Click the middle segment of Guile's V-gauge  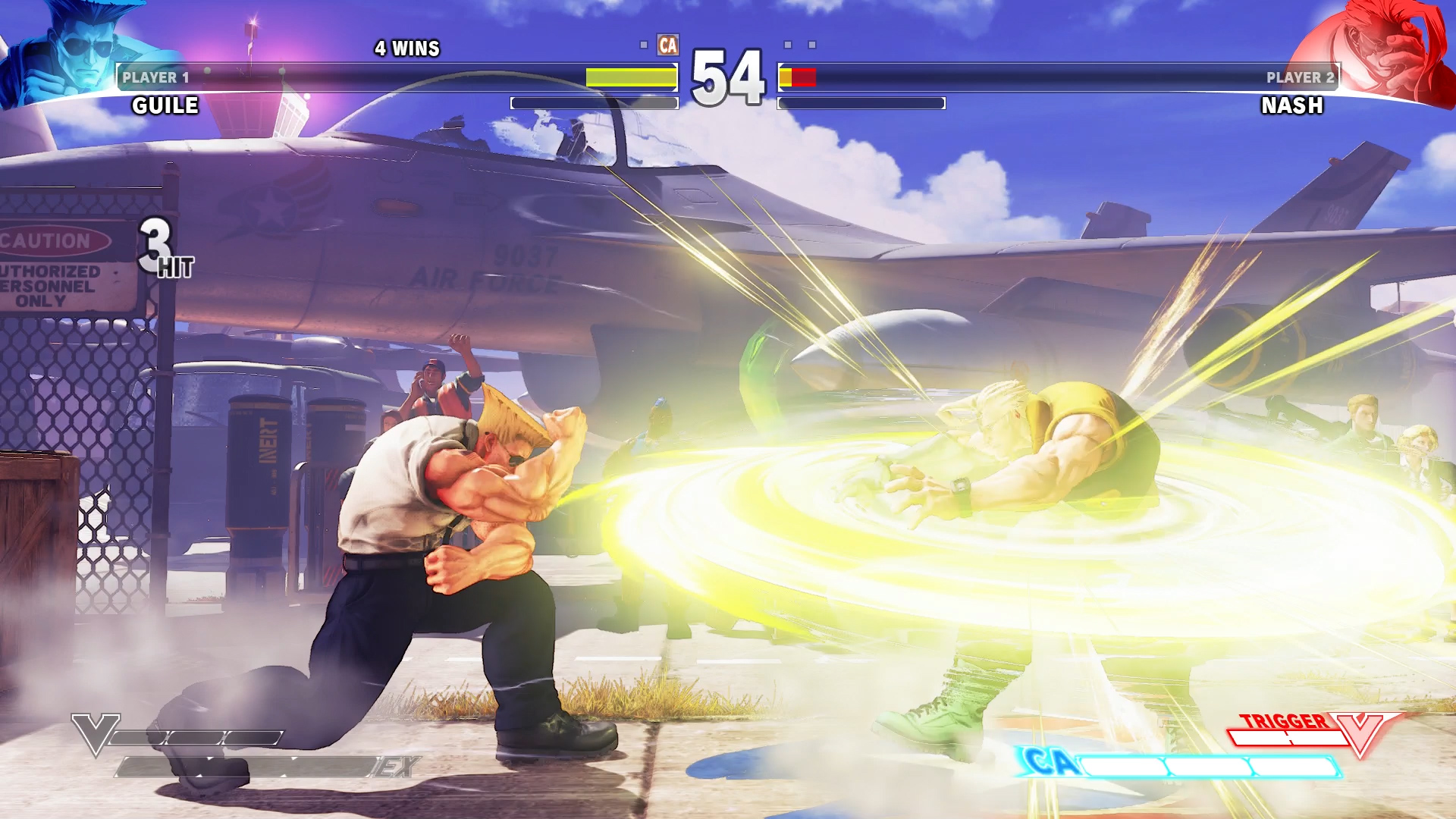coord(196,738)
